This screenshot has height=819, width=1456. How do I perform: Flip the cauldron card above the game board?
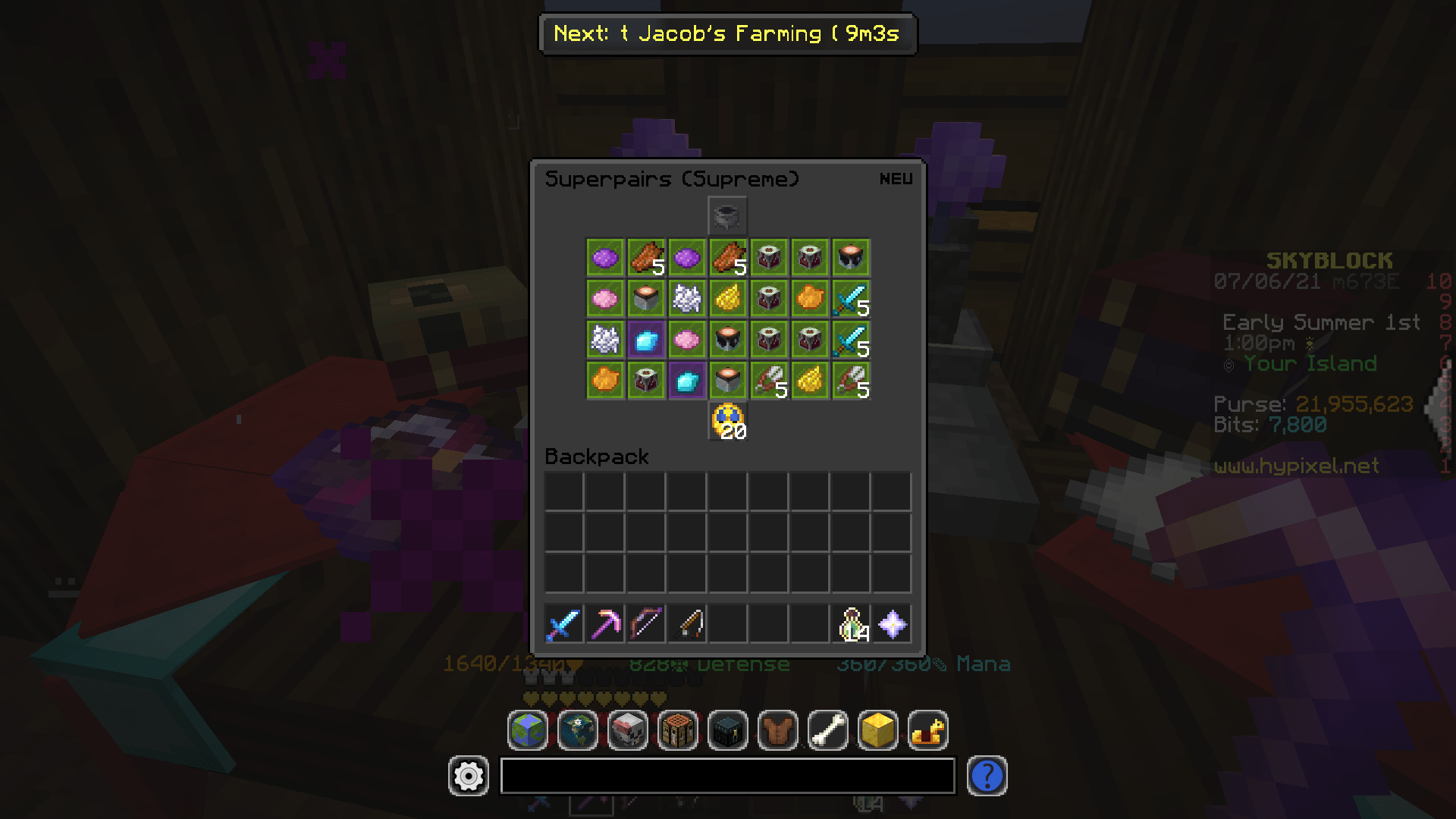click(x=727, y=215)
